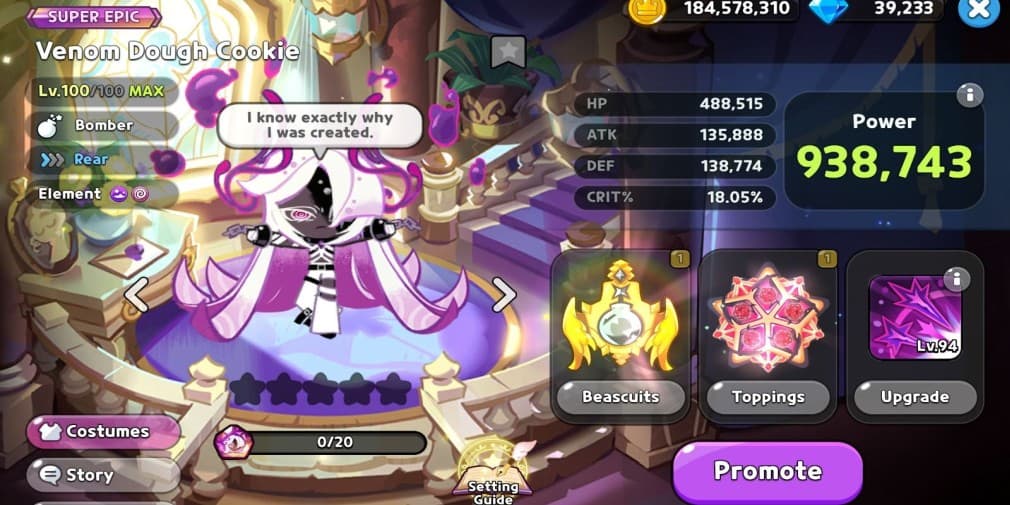Image resolution: width=1010 pixels, height=505 pixels.
Task: Open the Costumes menu
Action: (x=105, y=432)
